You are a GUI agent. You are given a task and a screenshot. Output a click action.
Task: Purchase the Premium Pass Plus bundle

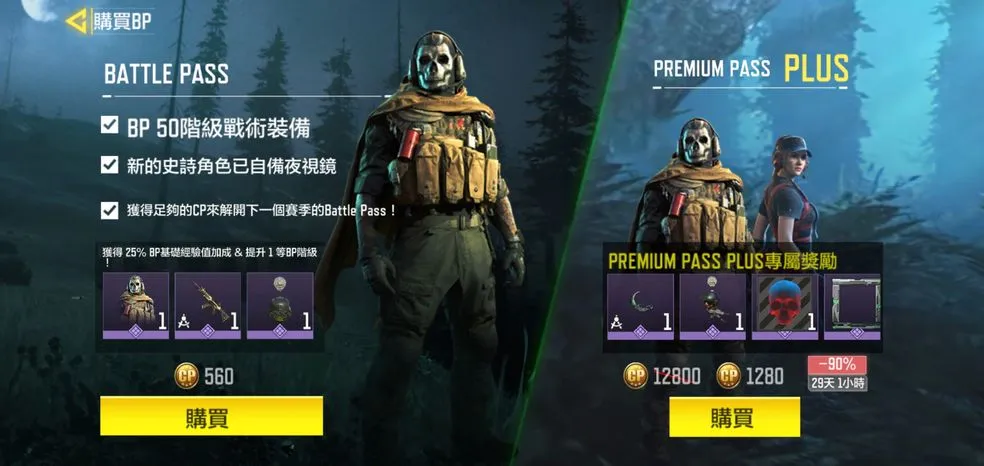tap(734, 416)
